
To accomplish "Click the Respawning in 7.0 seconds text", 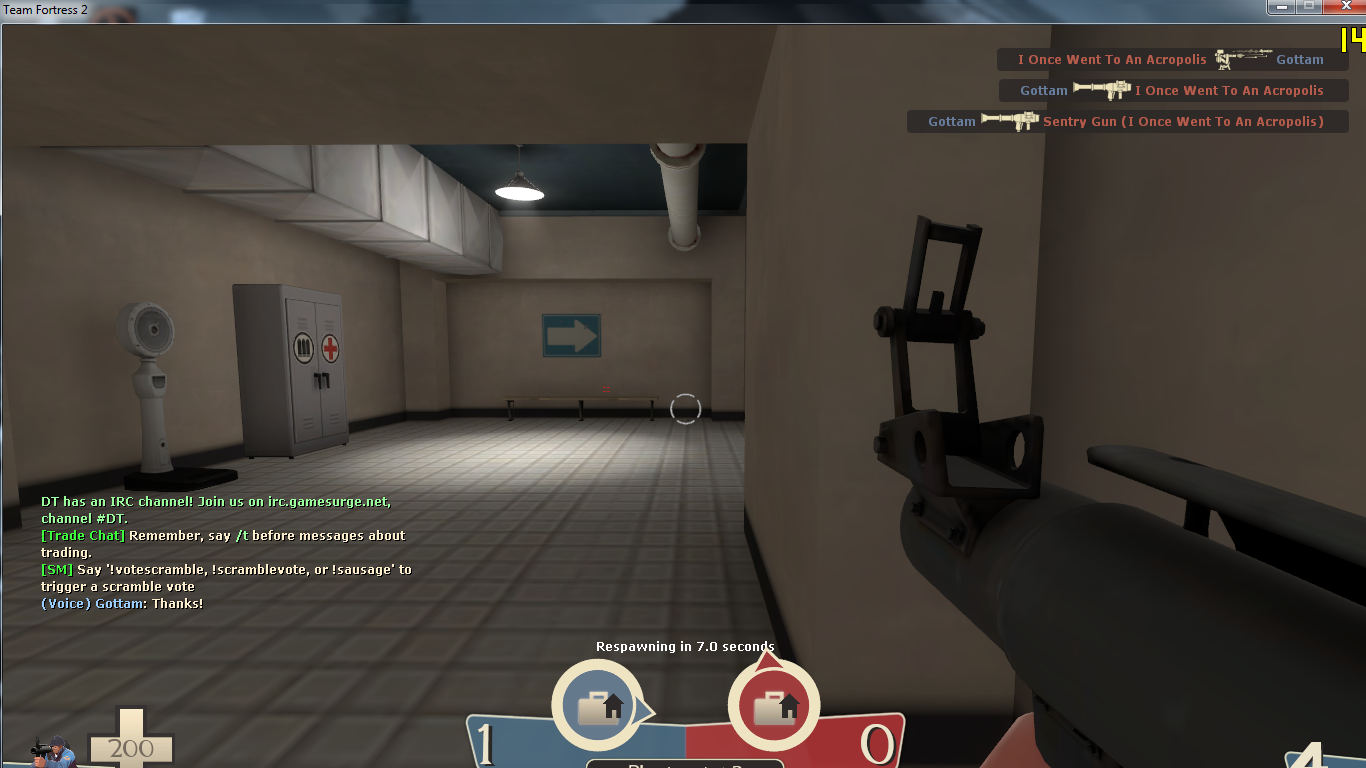I will tap(683, 646).
